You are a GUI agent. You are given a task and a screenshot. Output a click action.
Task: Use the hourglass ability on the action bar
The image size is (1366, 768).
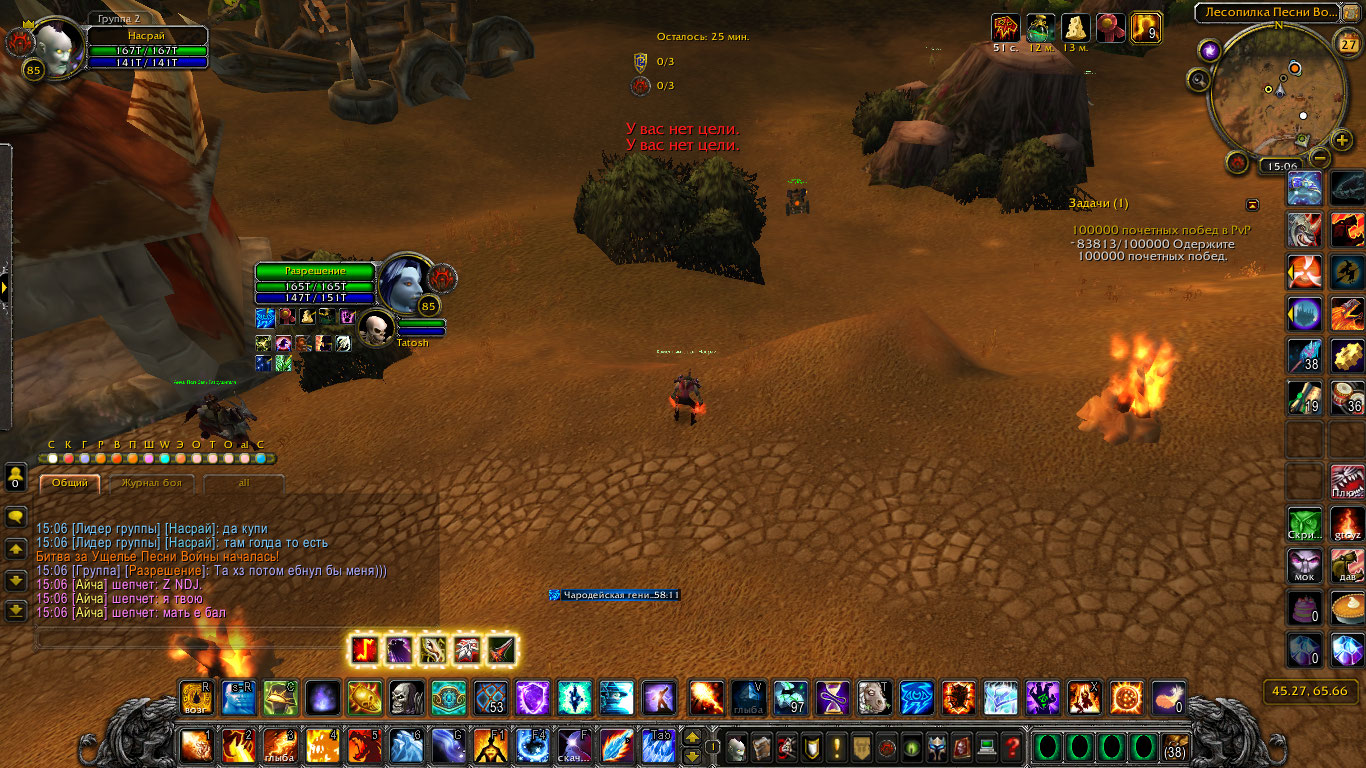pyautogui.click(x=833, y=697)
